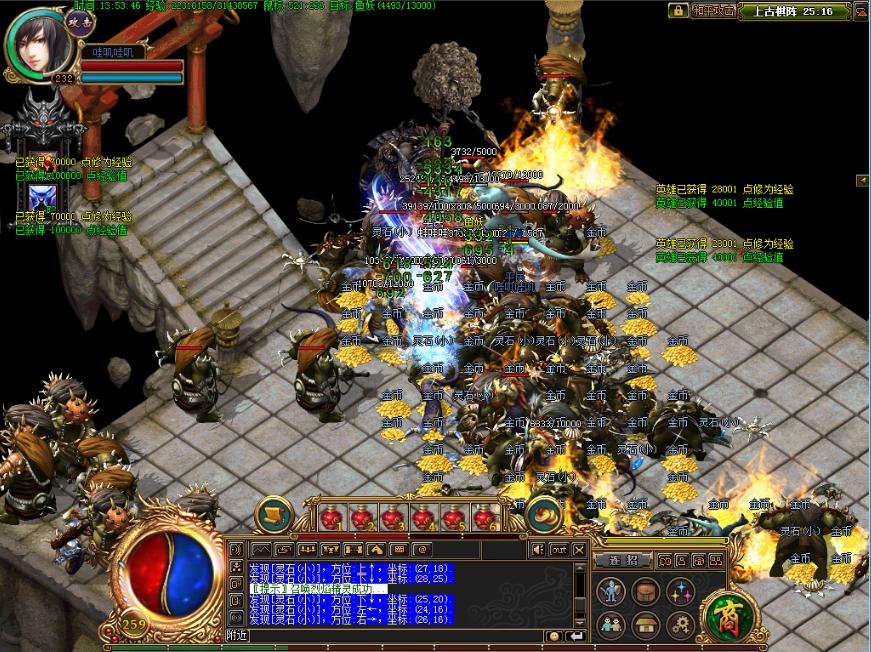Use the red potion in slot 1
This screenshot has width=871, height=652.
click(x=331, y=518)
